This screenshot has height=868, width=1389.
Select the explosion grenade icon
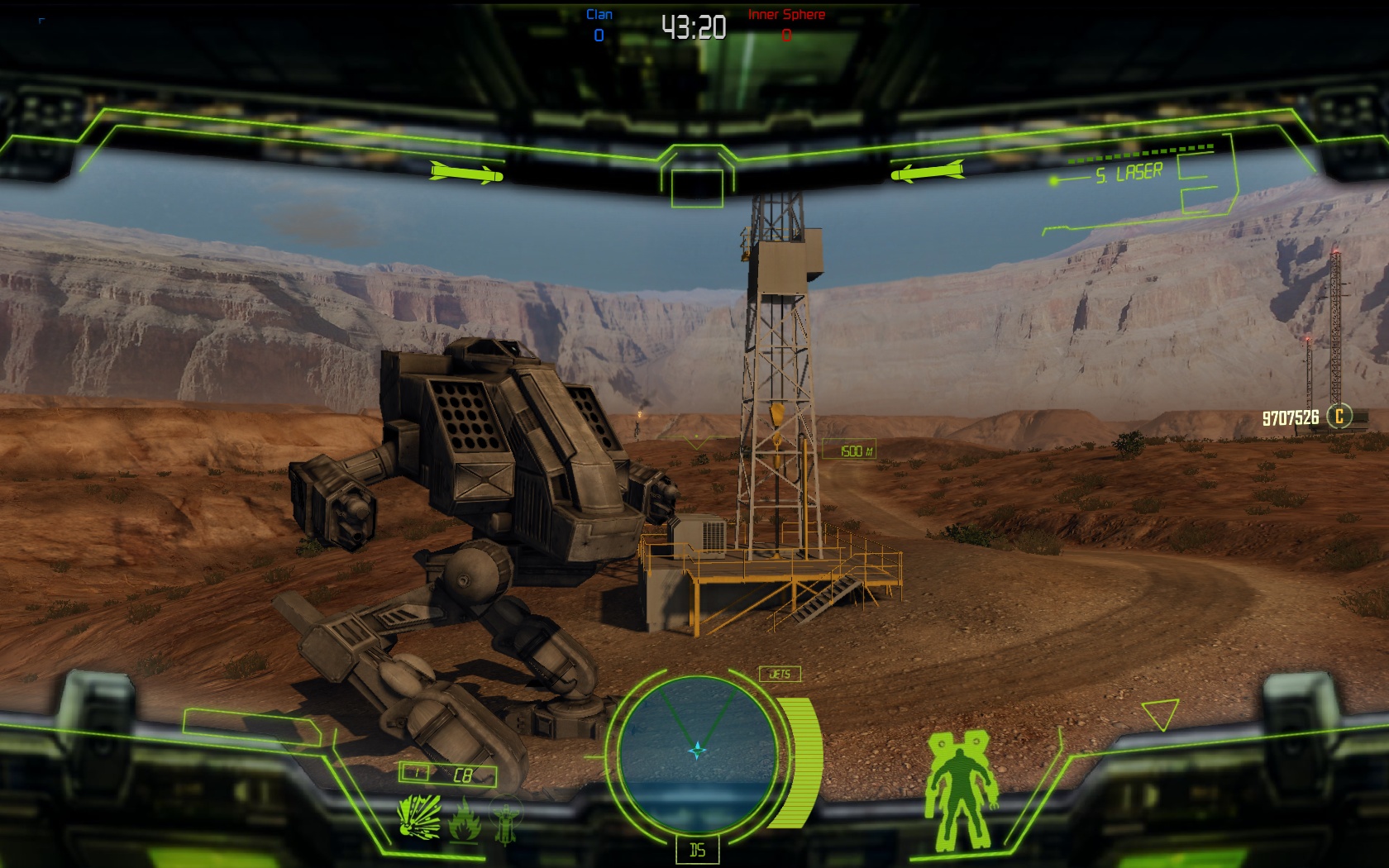[418, 817]
